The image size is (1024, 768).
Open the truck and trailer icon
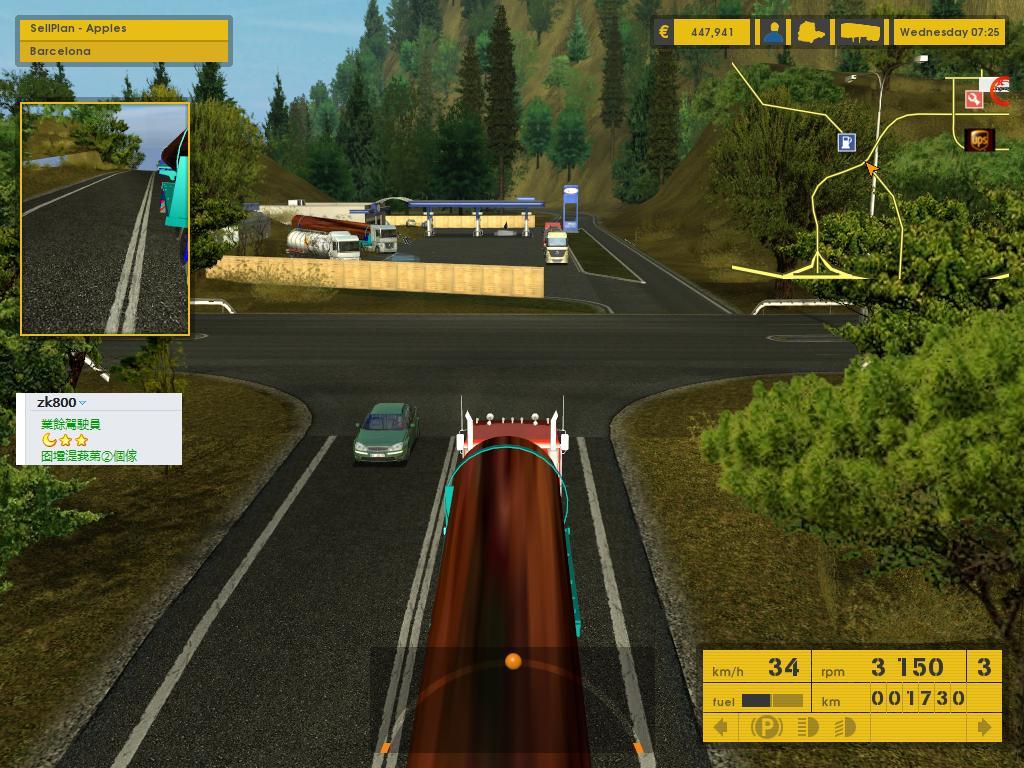[x=860, y=32]
